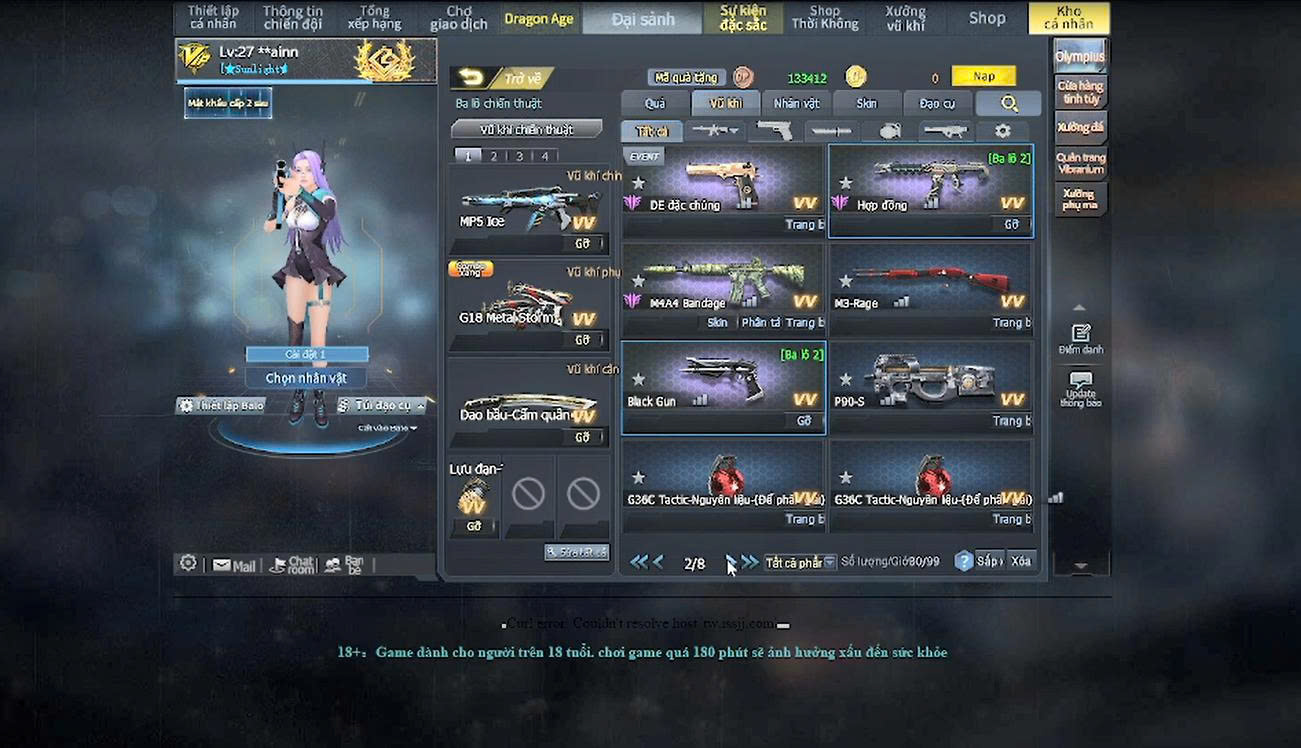Choose the M4A4 Bandage rifle slot
This screenshot has width=1301, height=748.
[x=723, y=288]
